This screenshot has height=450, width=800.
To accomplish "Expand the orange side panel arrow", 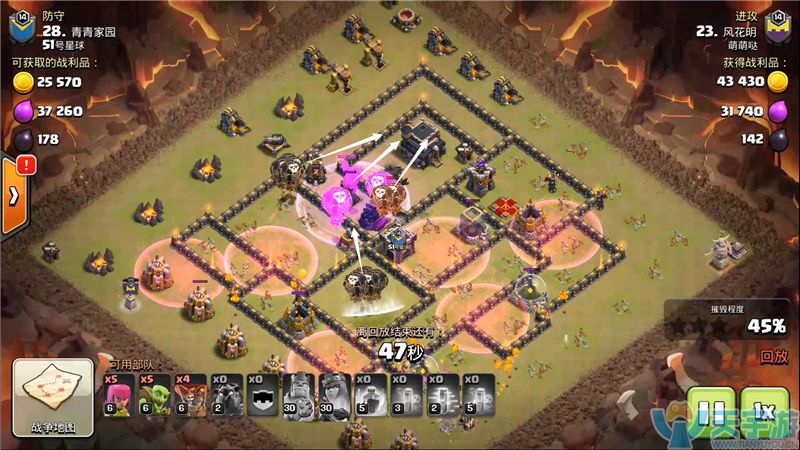I will coord(13,194).
